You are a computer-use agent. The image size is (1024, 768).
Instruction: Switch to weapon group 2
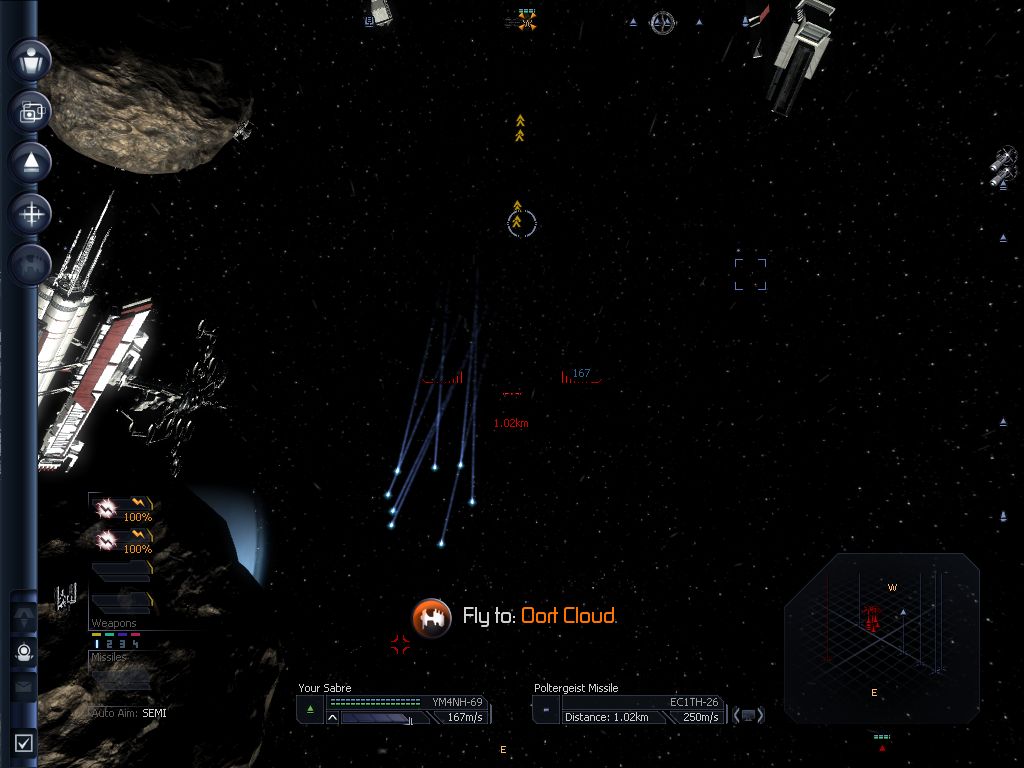pos(109,644)
